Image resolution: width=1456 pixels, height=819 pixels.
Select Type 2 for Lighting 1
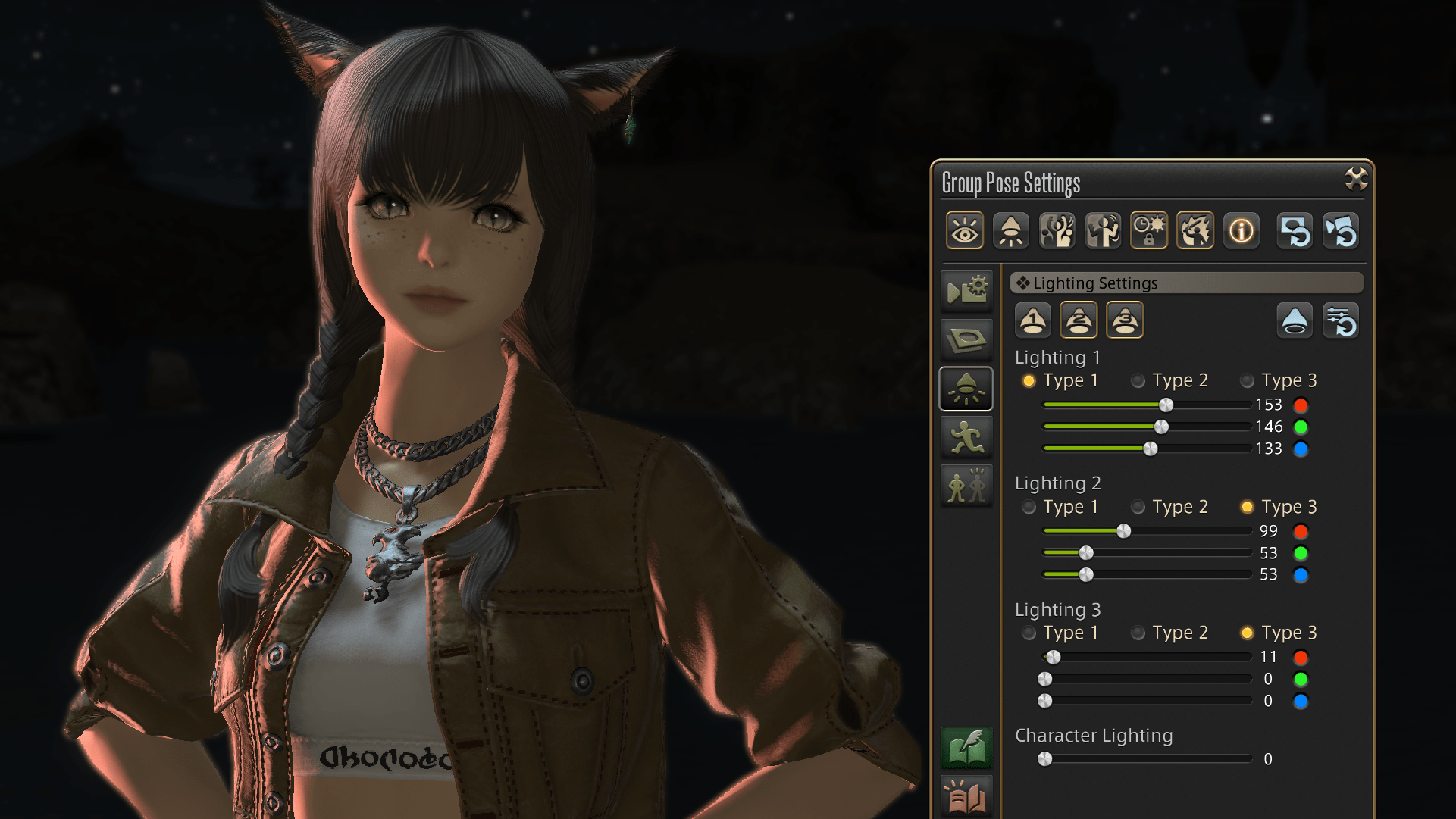tap(1138, 381)
